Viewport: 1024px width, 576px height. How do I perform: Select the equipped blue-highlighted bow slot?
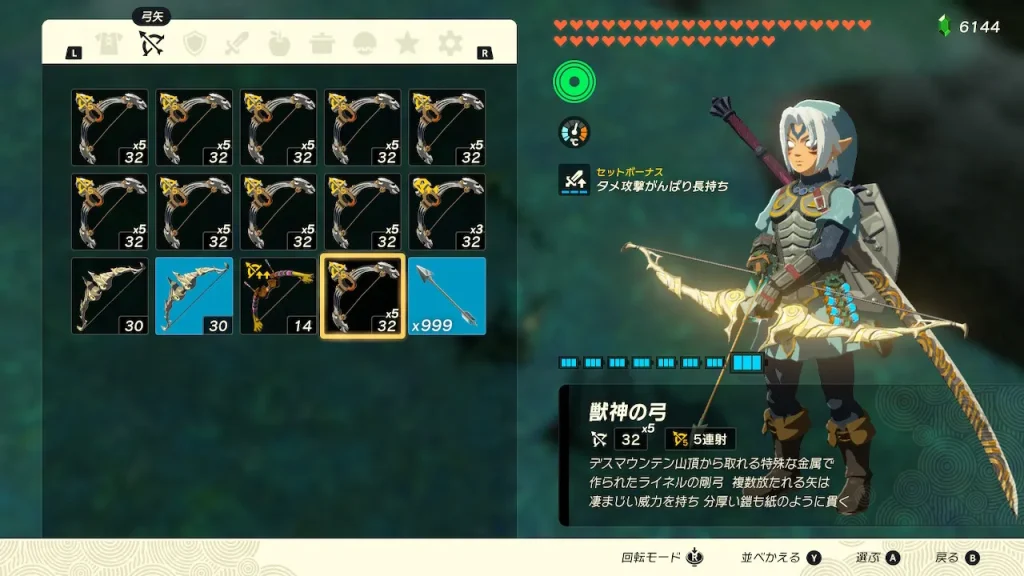point(194,296)
